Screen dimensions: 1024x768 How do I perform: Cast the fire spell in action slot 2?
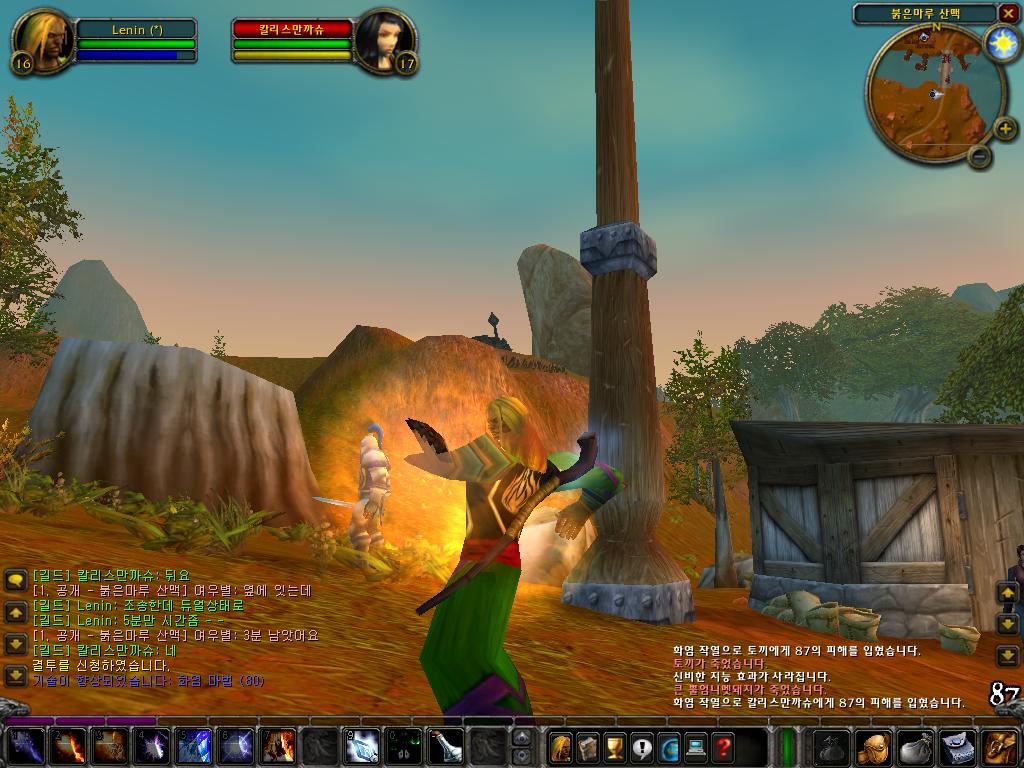[69, 747]
